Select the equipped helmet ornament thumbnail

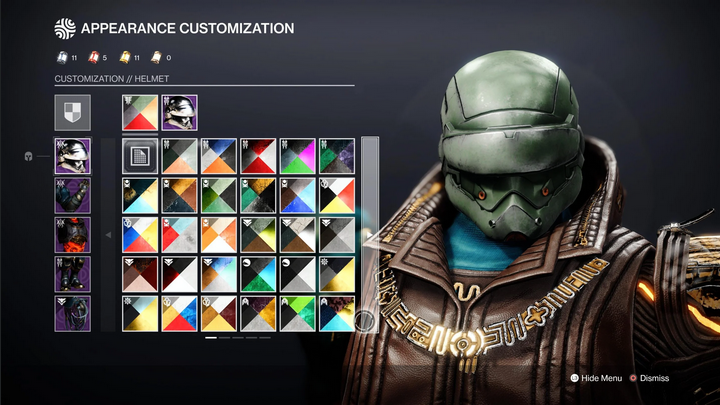coord(179,113)
